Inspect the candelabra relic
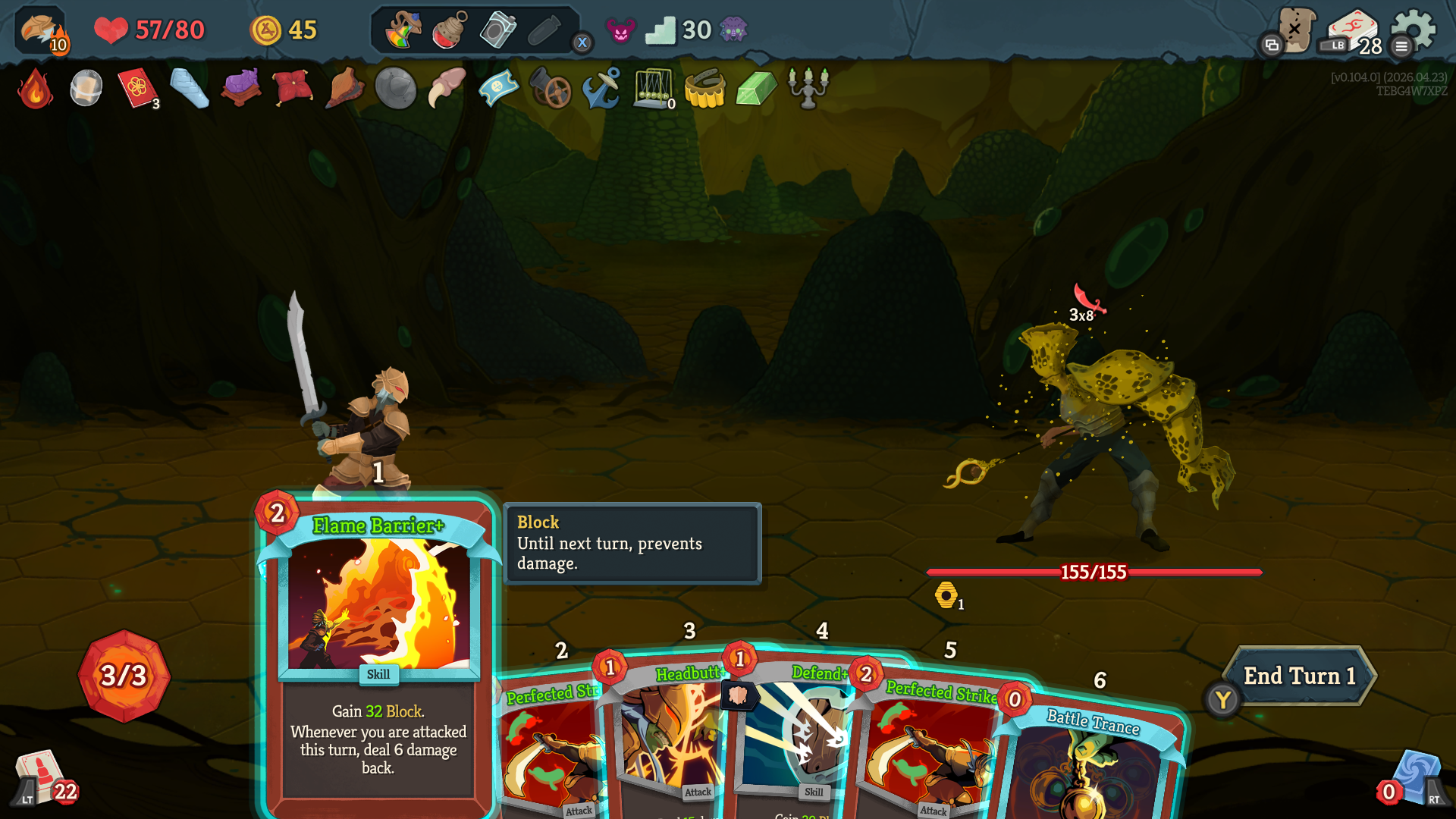The height and width of the screenshot is (819, 1456). tap(808, 89)
